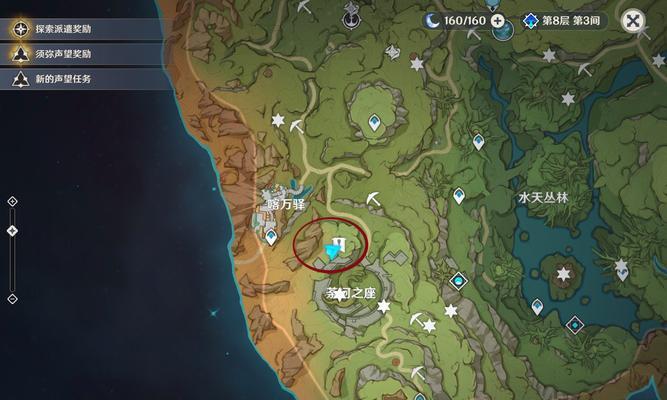This screenshot has width=667, height=400.
Task: Click the zoom-in button above the zoom slider
Action: [x=12, y=201]
